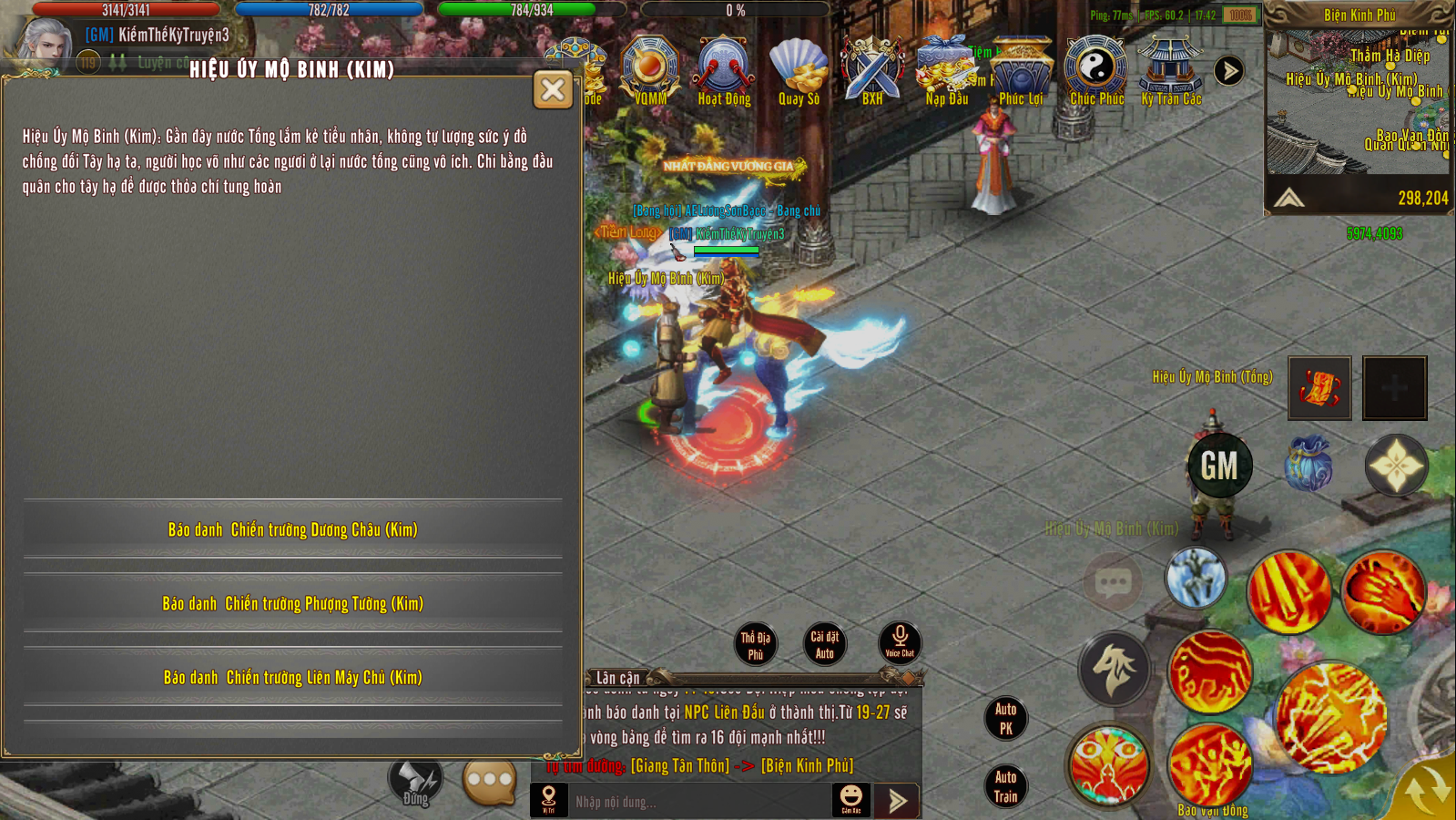Open the Quay Số lottery icon
Viewport: 1456px width, 820px height.
click(799, 71)
